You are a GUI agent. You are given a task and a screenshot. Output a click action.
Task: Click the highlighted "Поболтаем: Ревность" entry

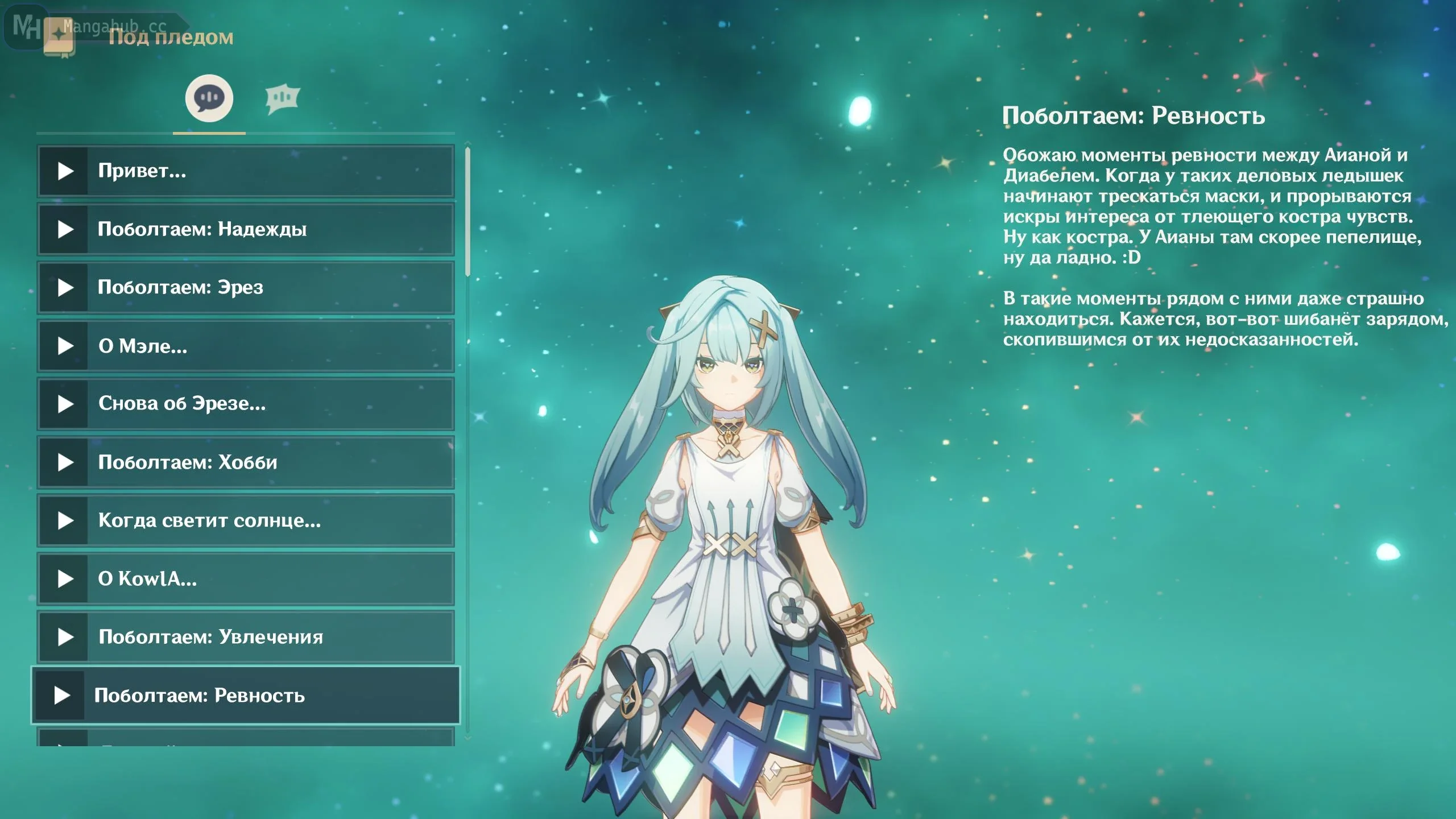tap(246, 696)
